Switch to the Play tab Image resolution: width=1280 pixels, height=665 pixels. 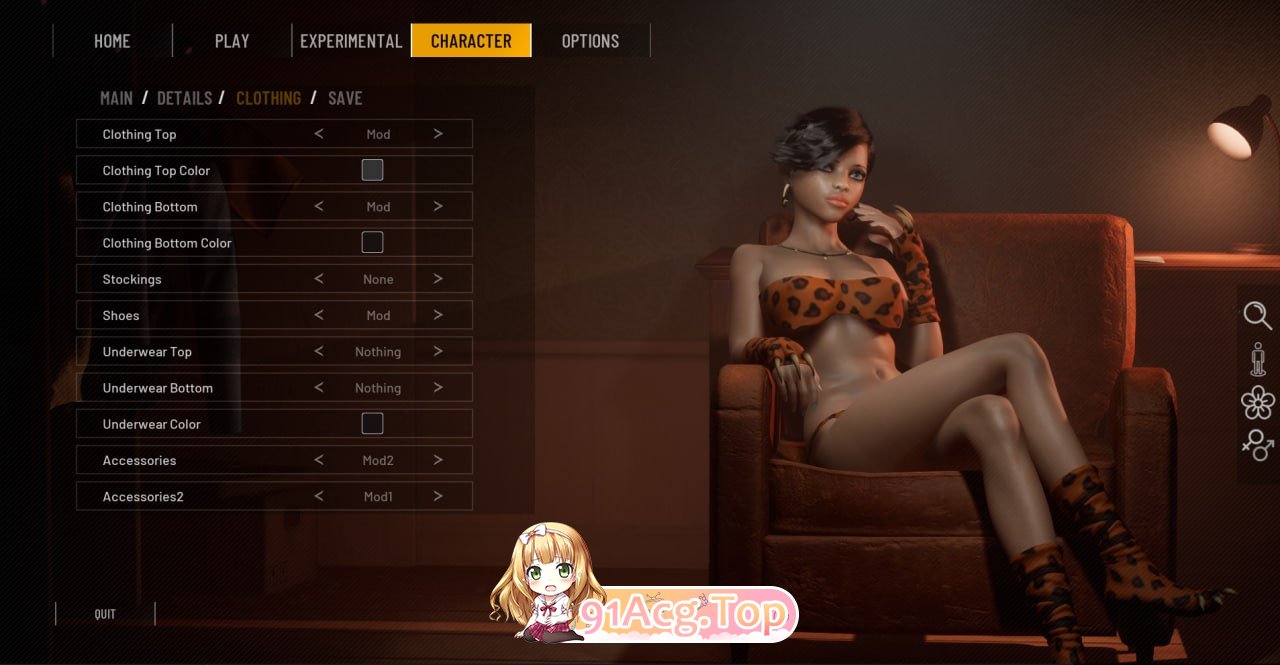click(232, 41)
